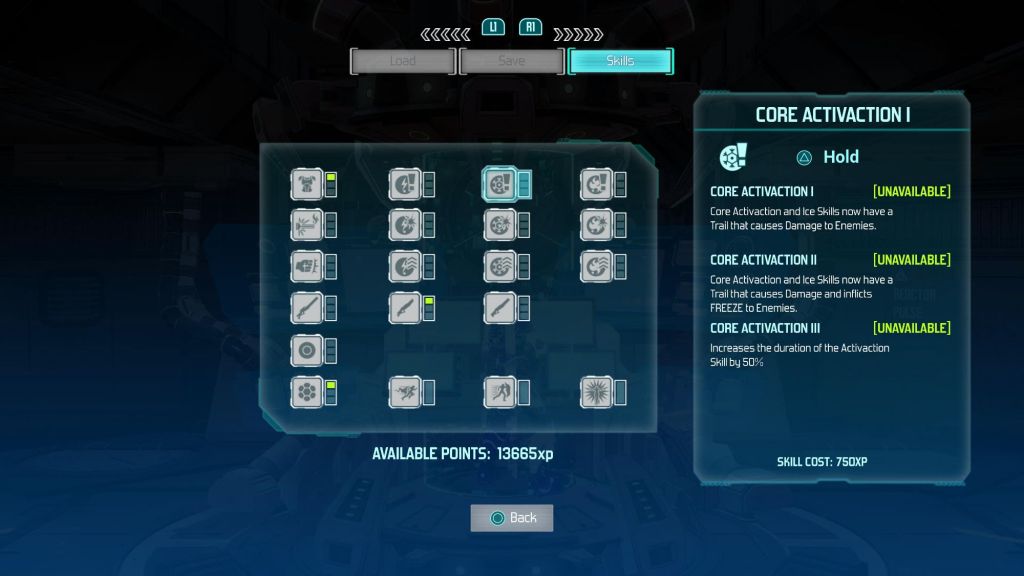Choose the punching fist skill icon
The height and width of the screenshot is (576, 1024).
(306, 266)
